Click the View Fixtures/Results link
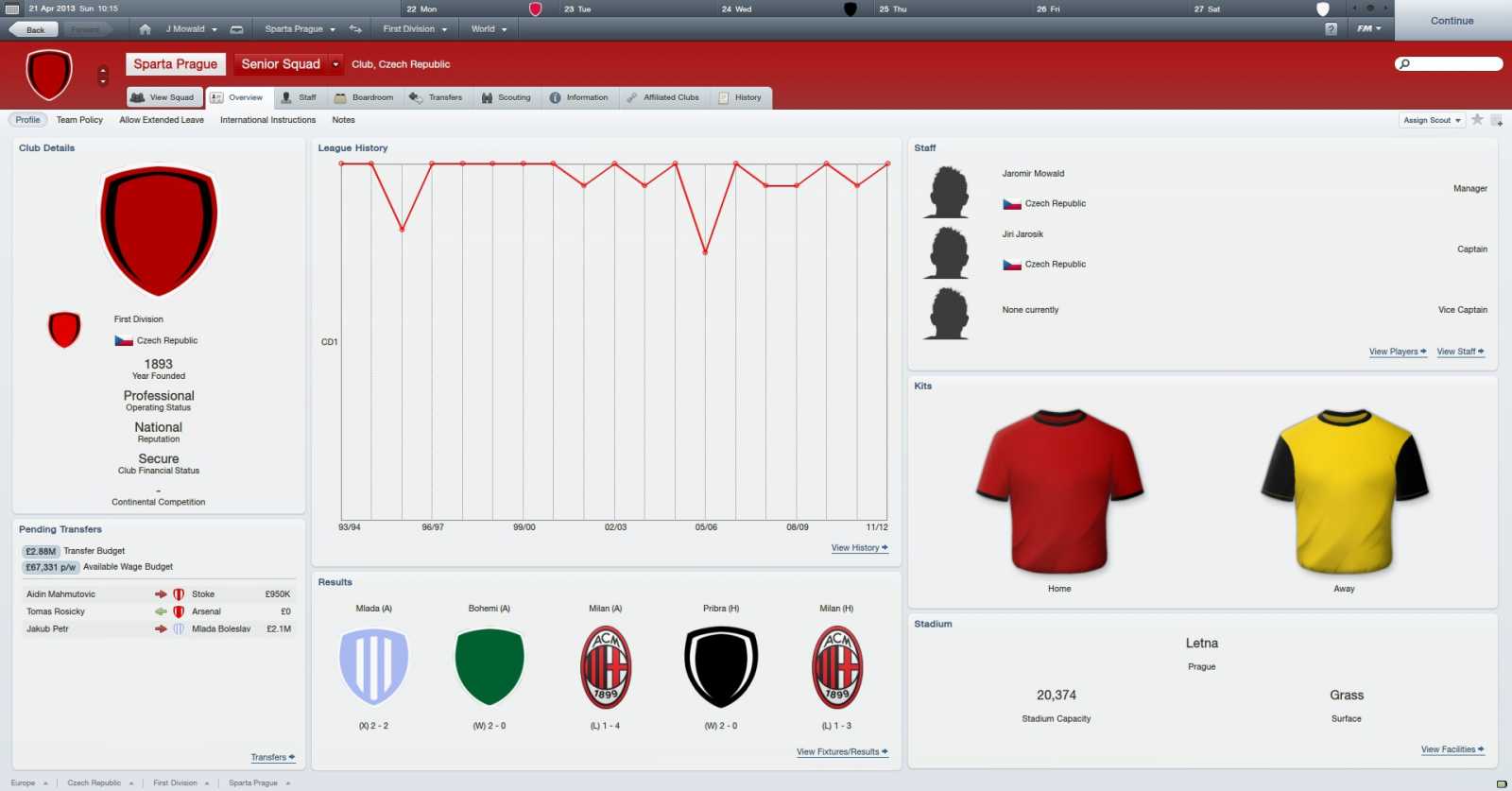 coord(841,751)
